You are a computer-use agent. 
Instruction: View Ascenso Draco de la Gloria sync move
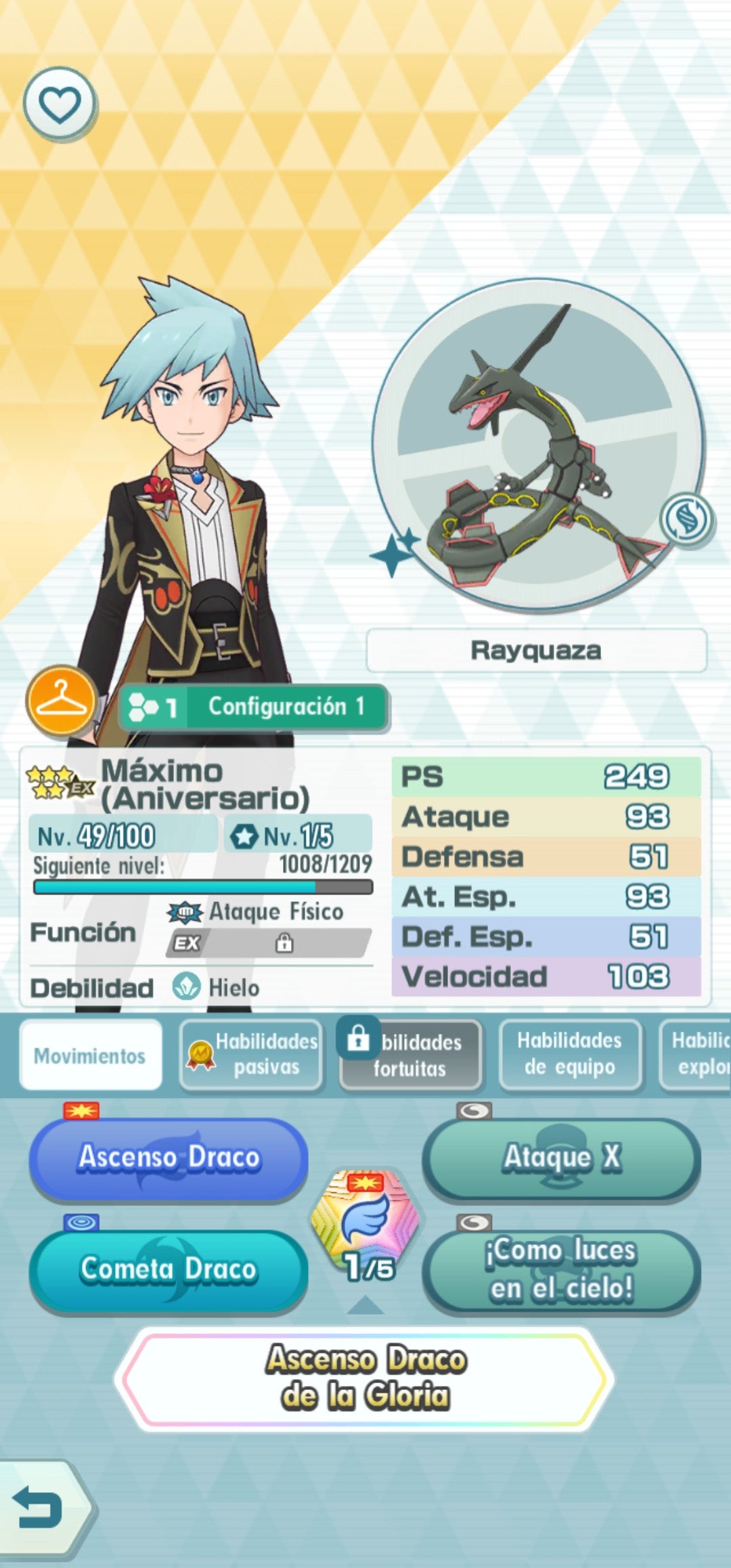click(365, 1378)
